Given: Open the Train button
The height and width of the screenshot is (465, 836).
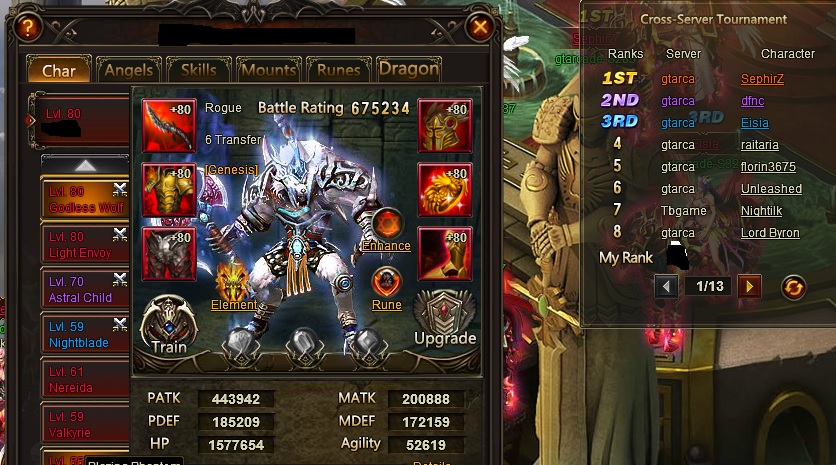Looking at the screenshot, I should [168, 327].
